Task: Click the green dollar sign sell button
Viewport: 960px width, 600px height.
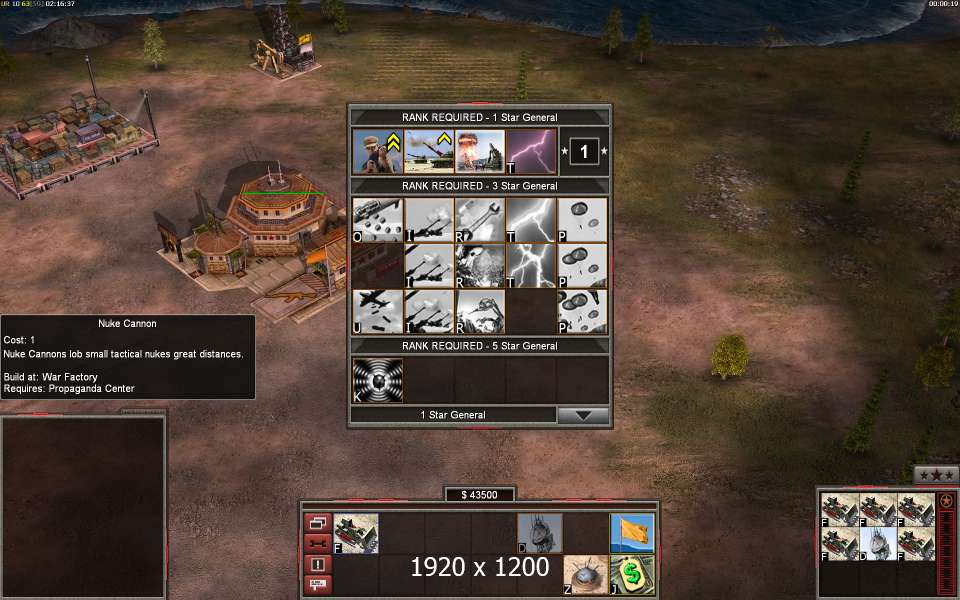Action: [632, 574]
